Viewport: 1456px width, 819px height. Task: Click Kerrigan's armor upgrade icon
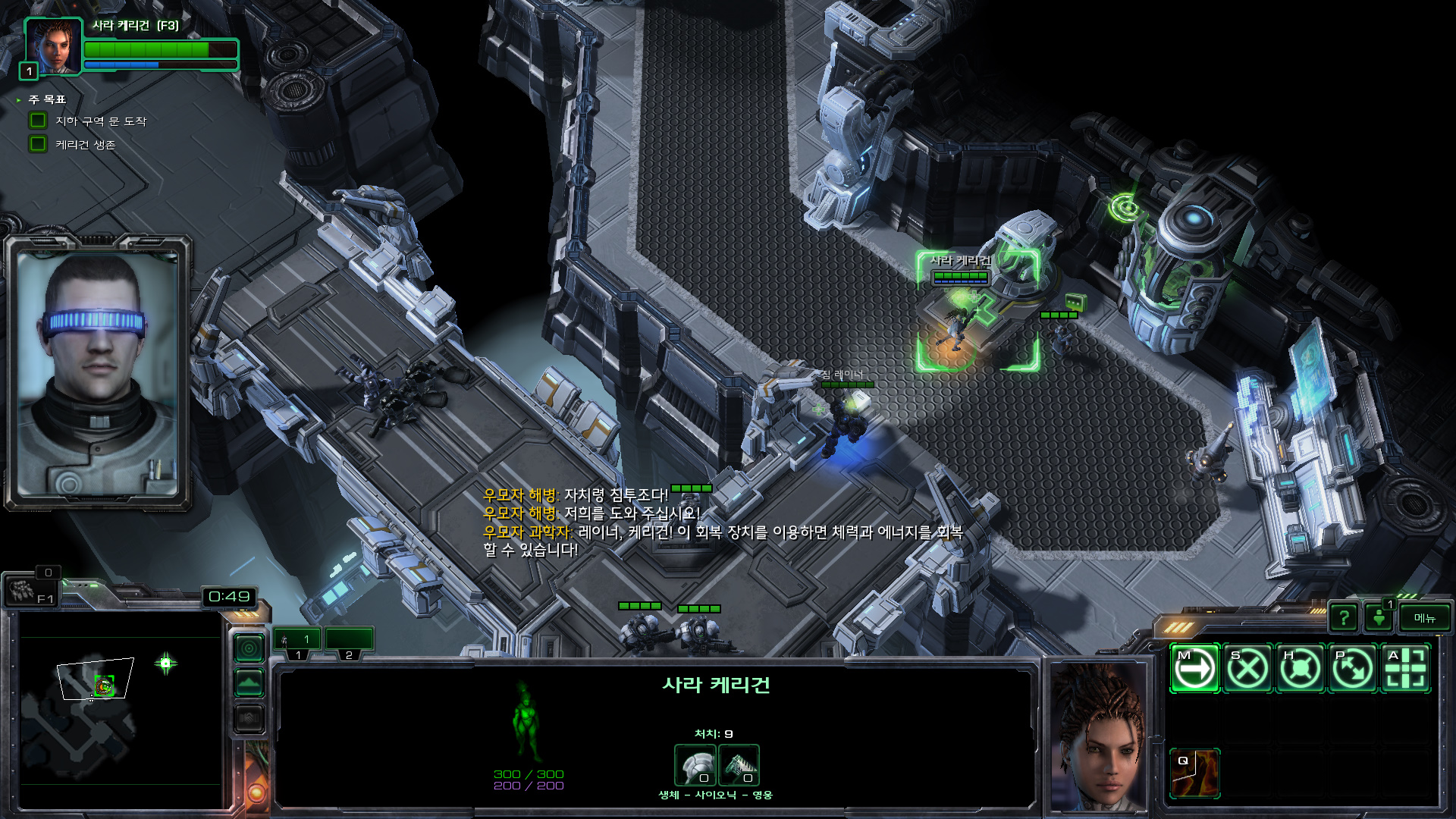695,764
